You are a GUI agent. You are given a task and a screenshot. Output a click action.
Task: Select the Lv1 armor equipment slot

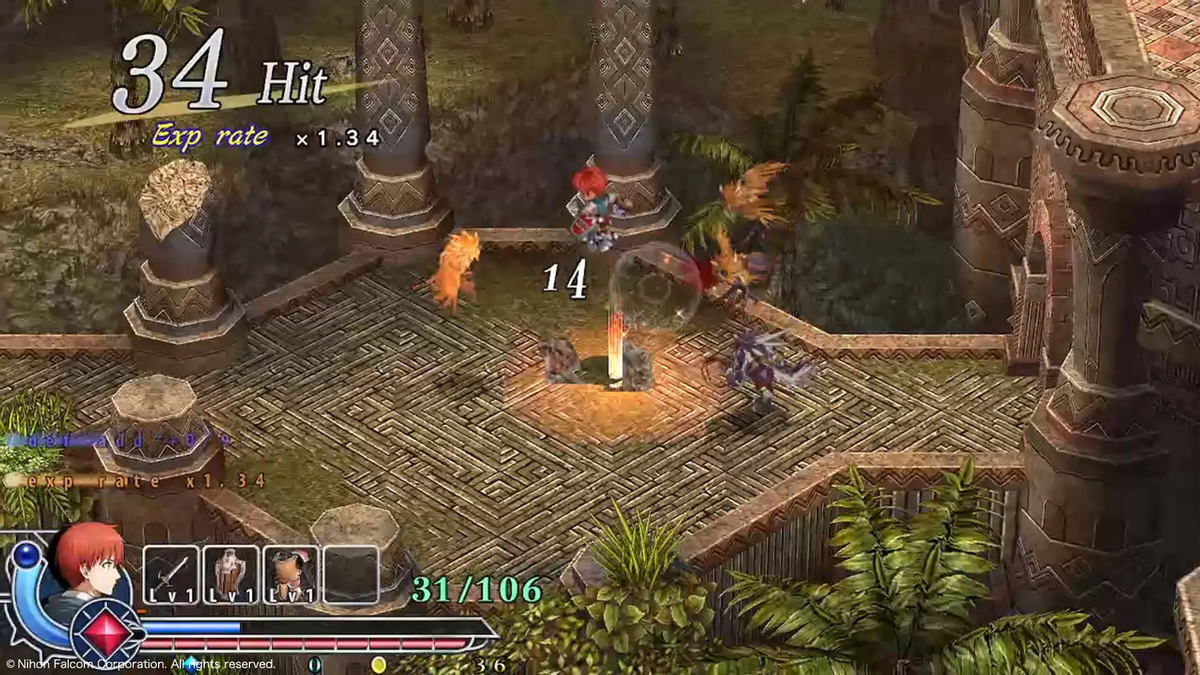291,575
